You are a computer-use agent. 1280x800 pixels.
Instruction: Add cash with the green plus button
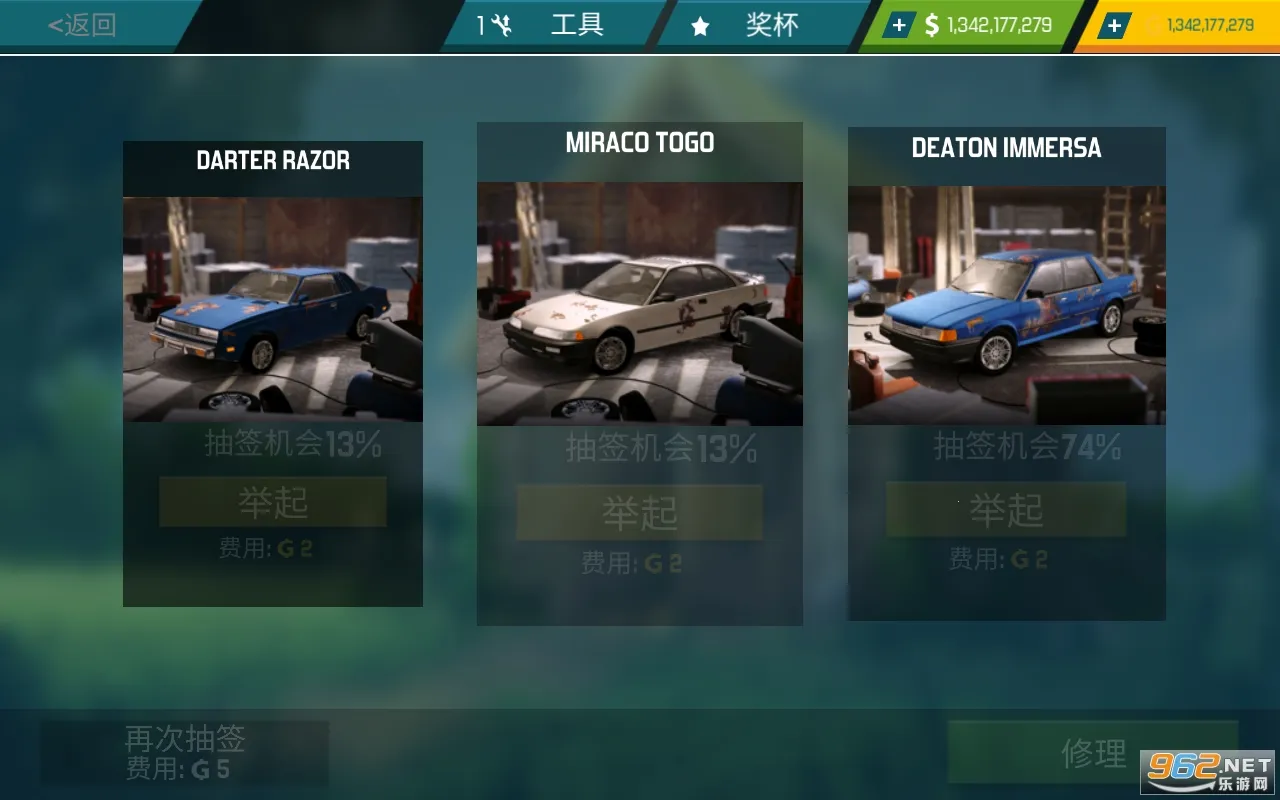(899, 26)
